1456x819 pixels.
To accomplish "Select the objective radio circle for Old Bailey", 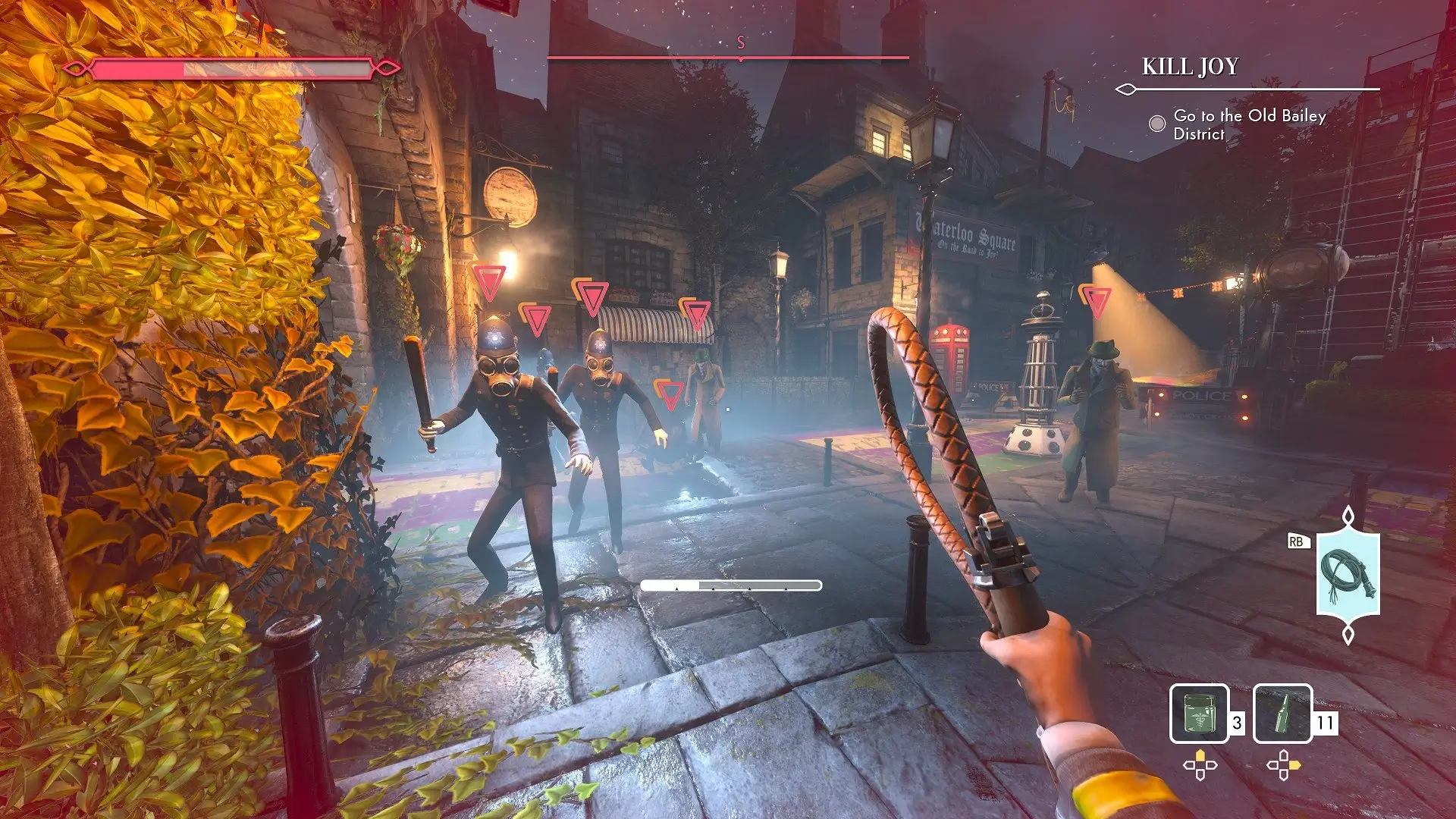I will [x=1156, y=121].
